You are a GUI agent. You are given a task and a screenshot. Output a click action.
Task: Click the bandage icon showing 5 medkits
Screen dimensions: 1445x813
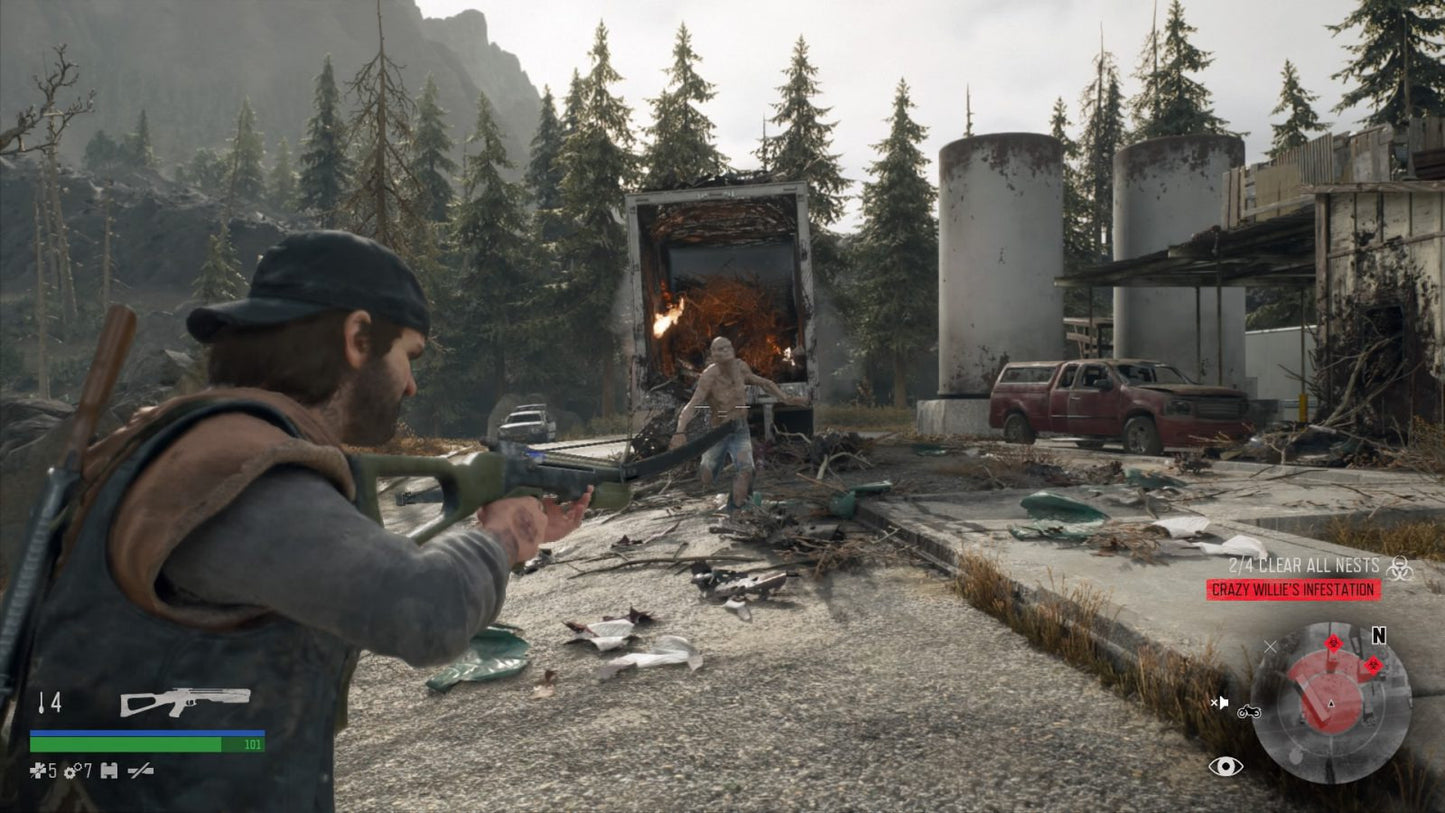[38, 770]
